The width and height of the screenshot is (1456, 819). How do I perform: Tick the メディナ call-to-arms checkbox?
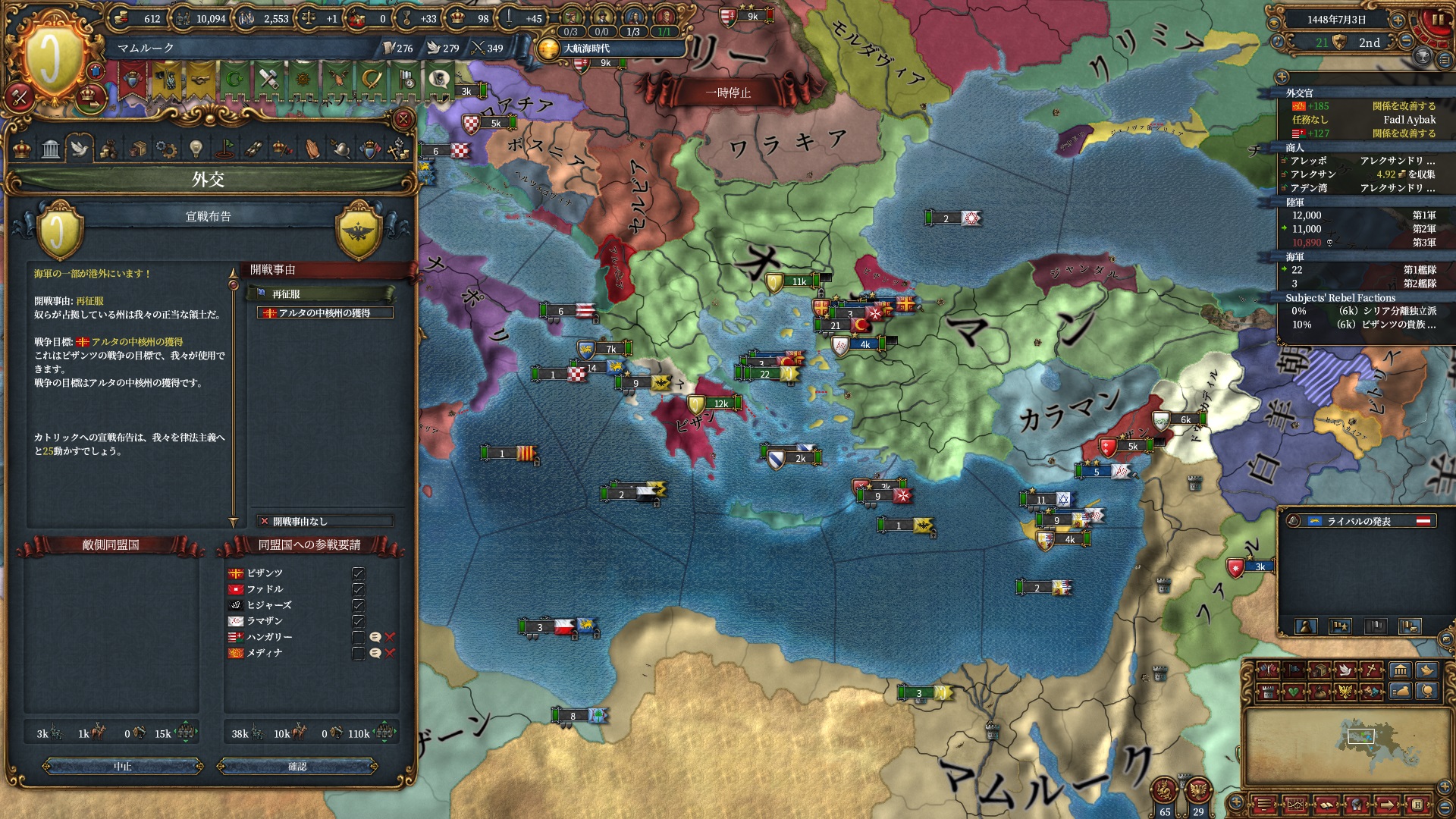[358, 653]
